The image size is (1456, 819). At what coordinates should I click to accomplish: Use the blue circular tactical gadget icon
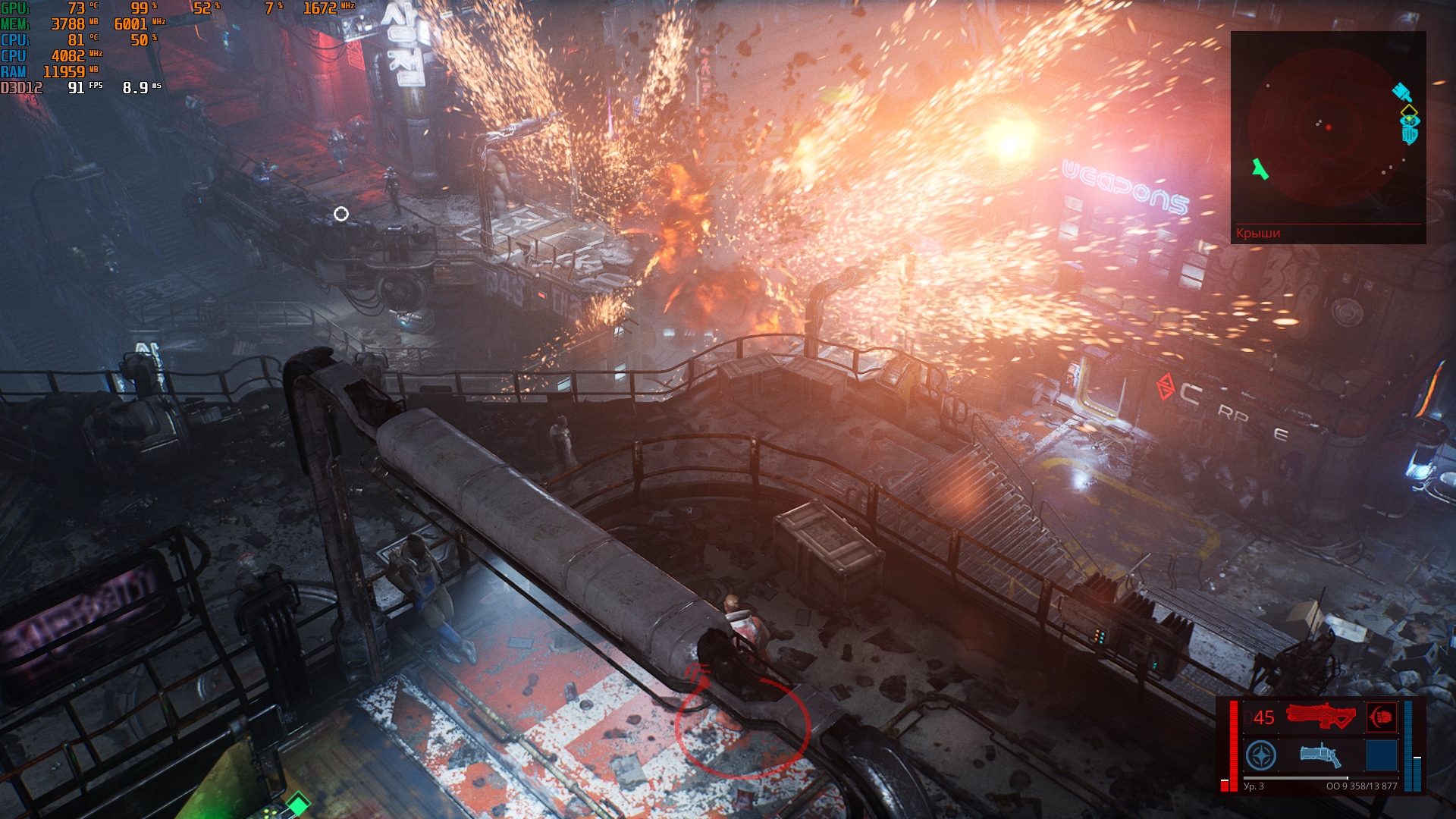[1261, 756]
